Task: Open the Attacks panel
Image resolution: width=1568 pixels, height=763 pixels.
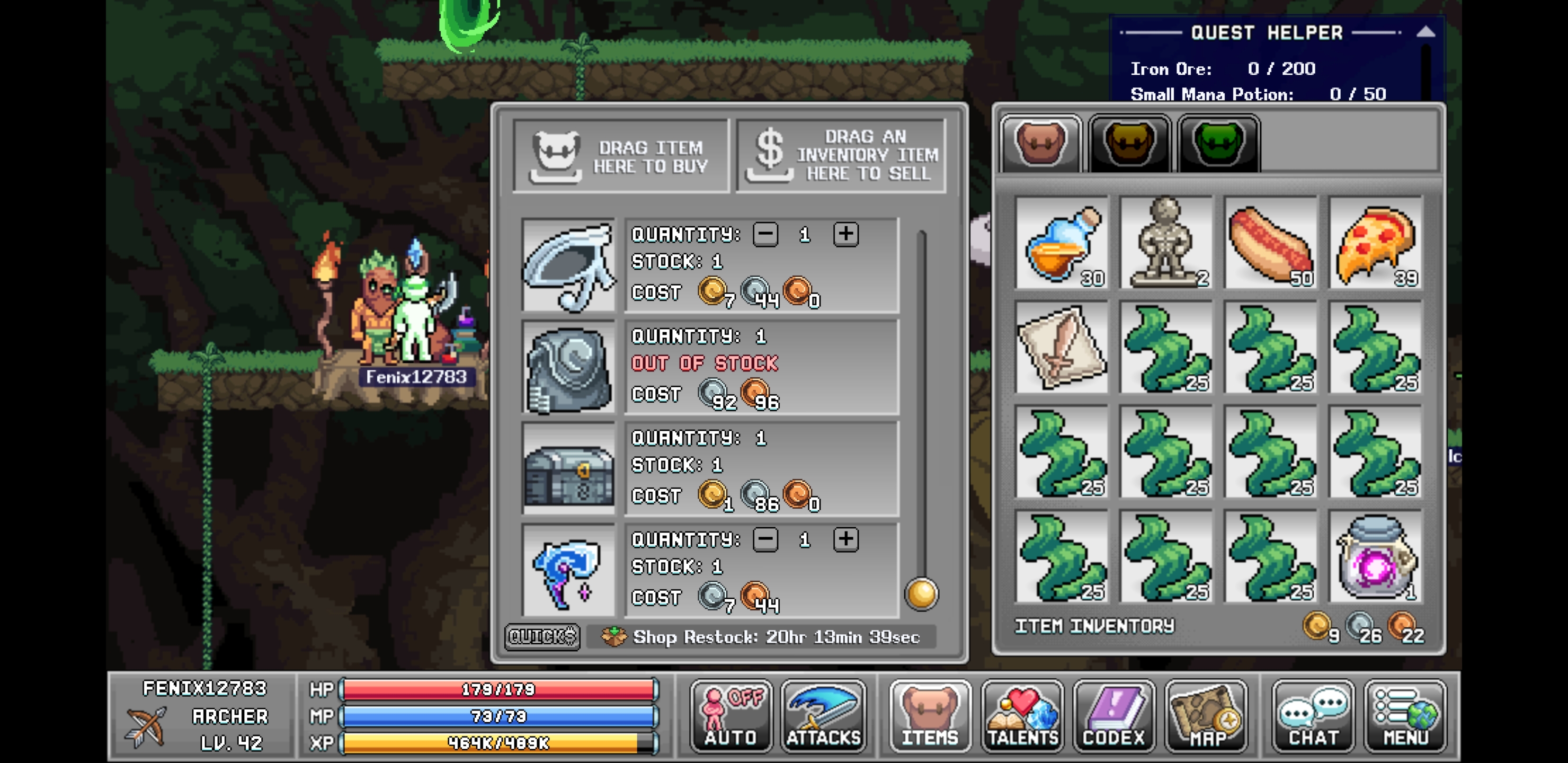Action: tap(824, 716)
